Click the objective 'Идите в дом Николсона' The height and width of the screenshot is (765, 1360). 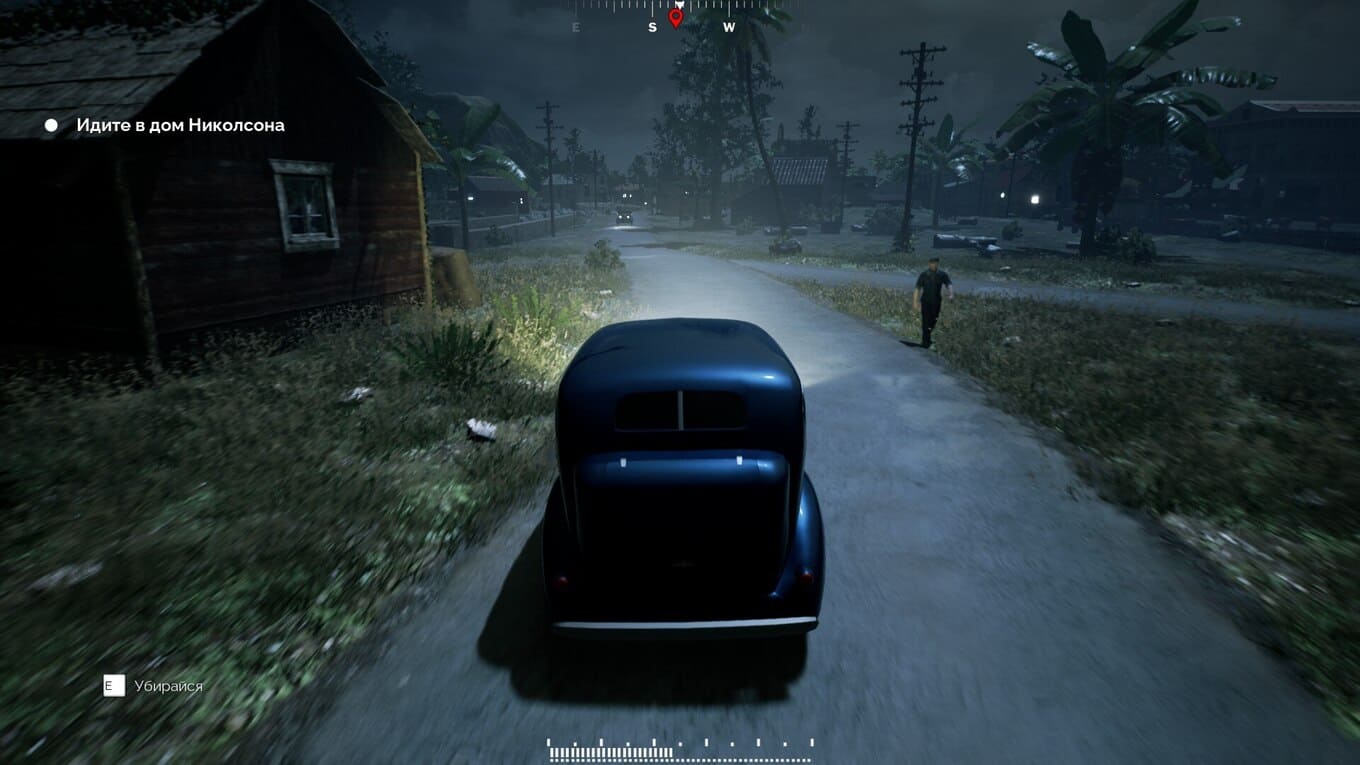click(x=180, y=125)
